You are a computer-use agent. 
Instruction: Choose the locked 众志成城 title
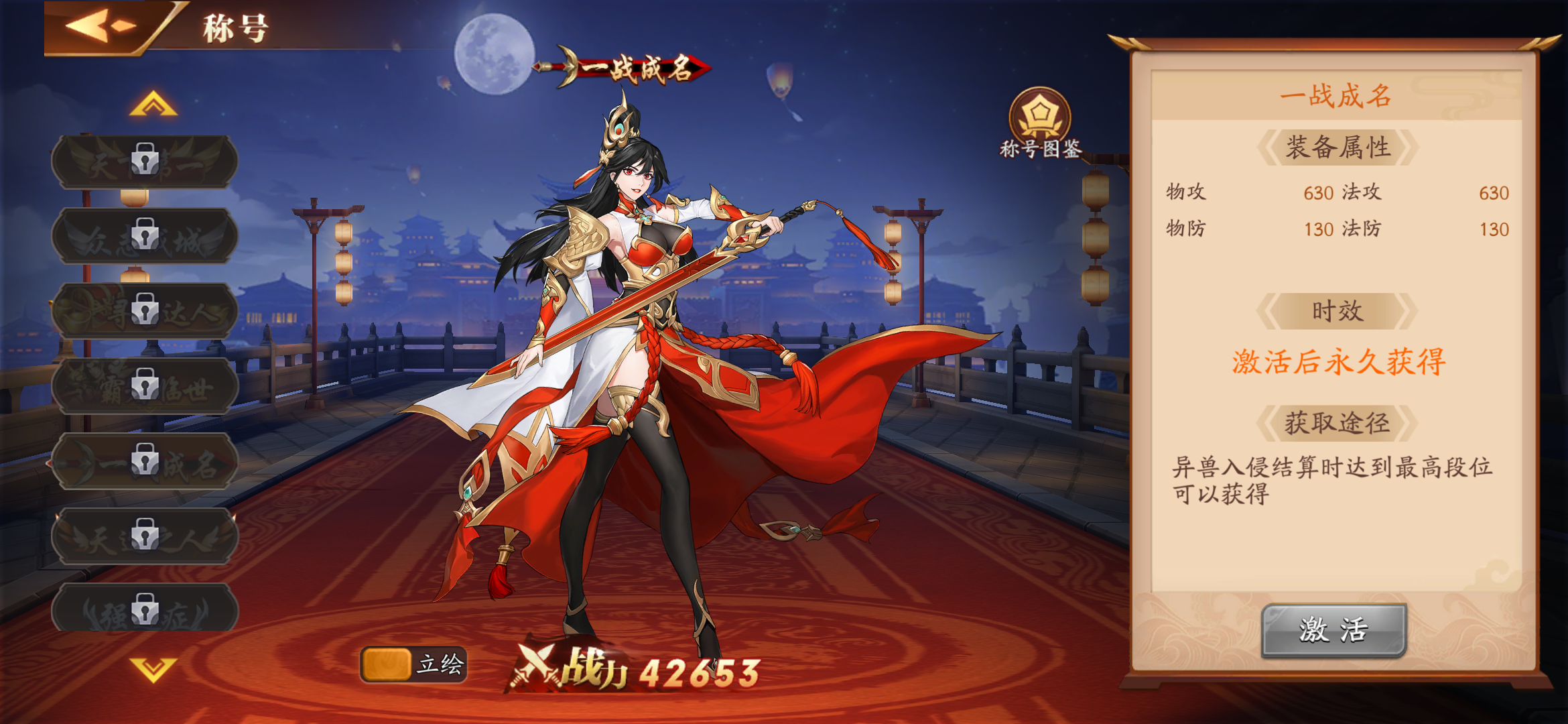click(145, 236)
